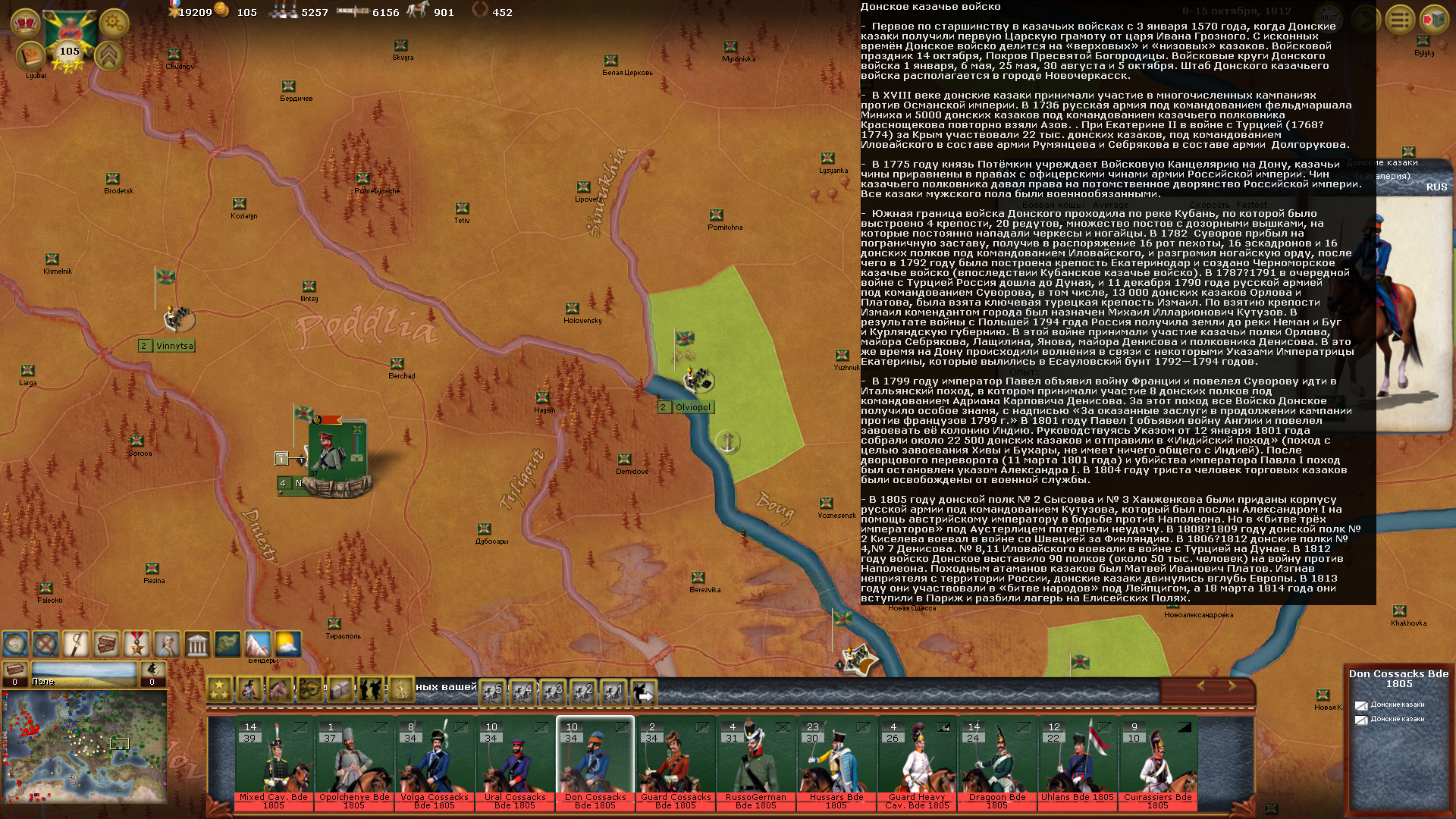
Task: Pick the Guard Heavy Cav. Bde 1805 card
Action: (x=916, y=762)
